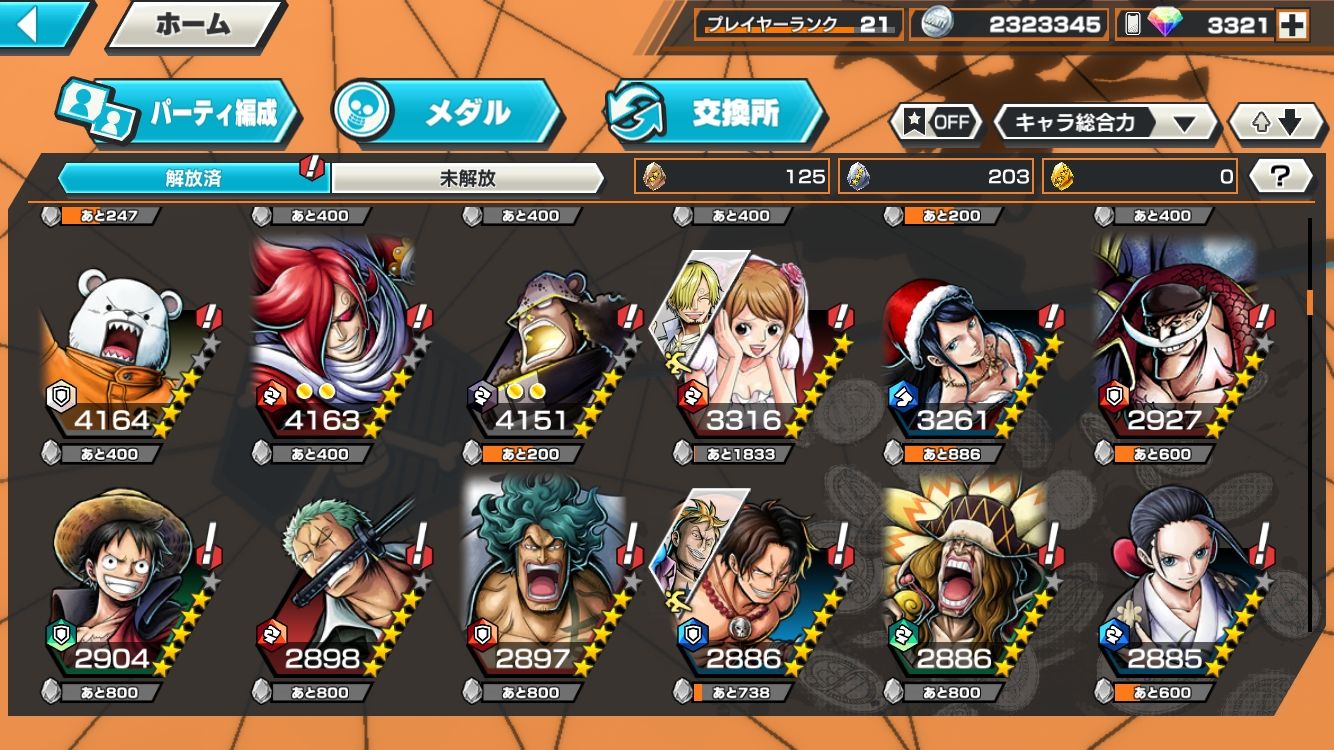Add more rainbow diamonds with plus button
The height and width of the screenshot is (750, 1334).
1292,25
